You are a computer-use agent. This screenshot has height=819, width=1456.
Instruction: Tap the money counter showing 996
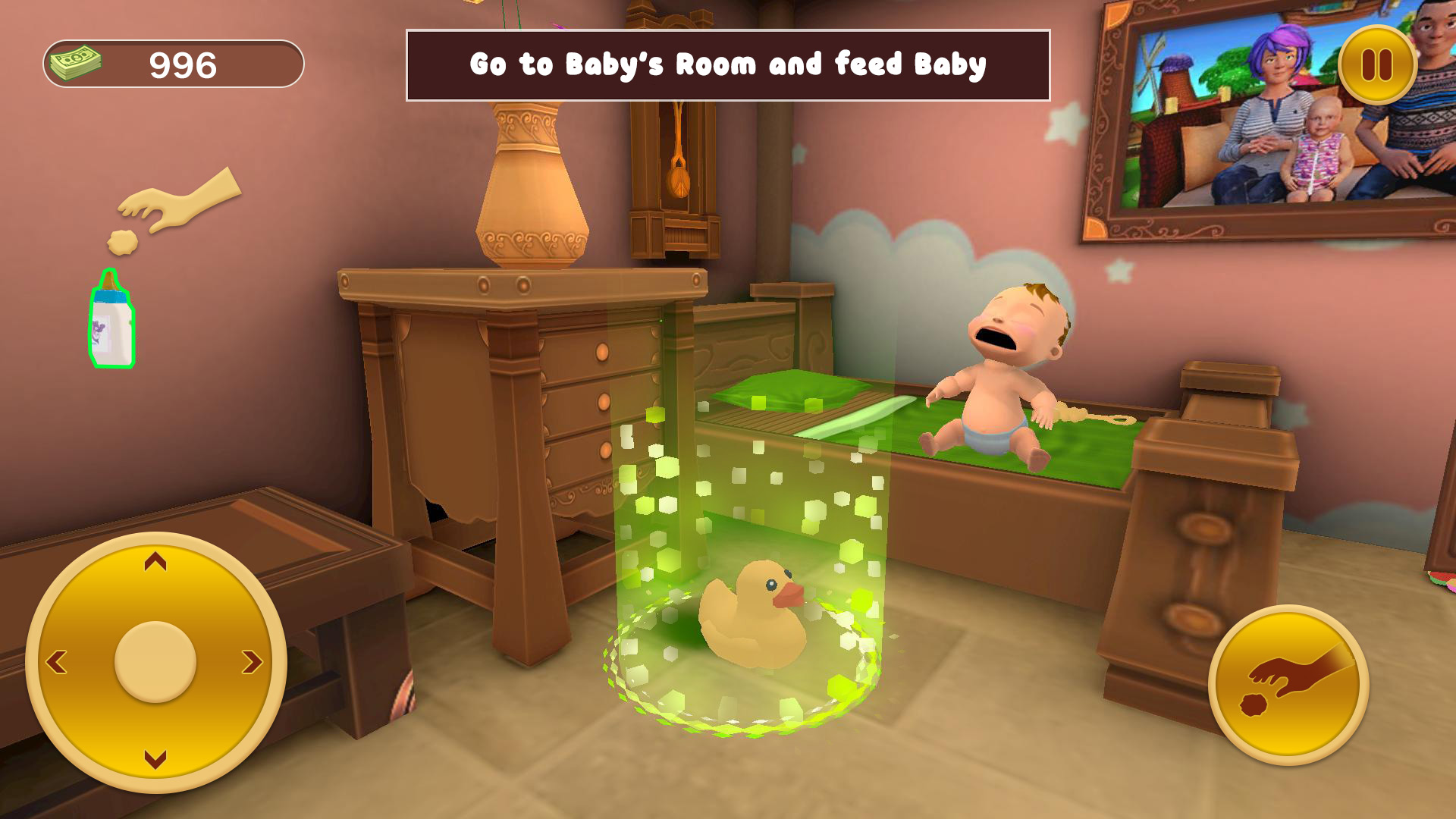click(182, 64)
